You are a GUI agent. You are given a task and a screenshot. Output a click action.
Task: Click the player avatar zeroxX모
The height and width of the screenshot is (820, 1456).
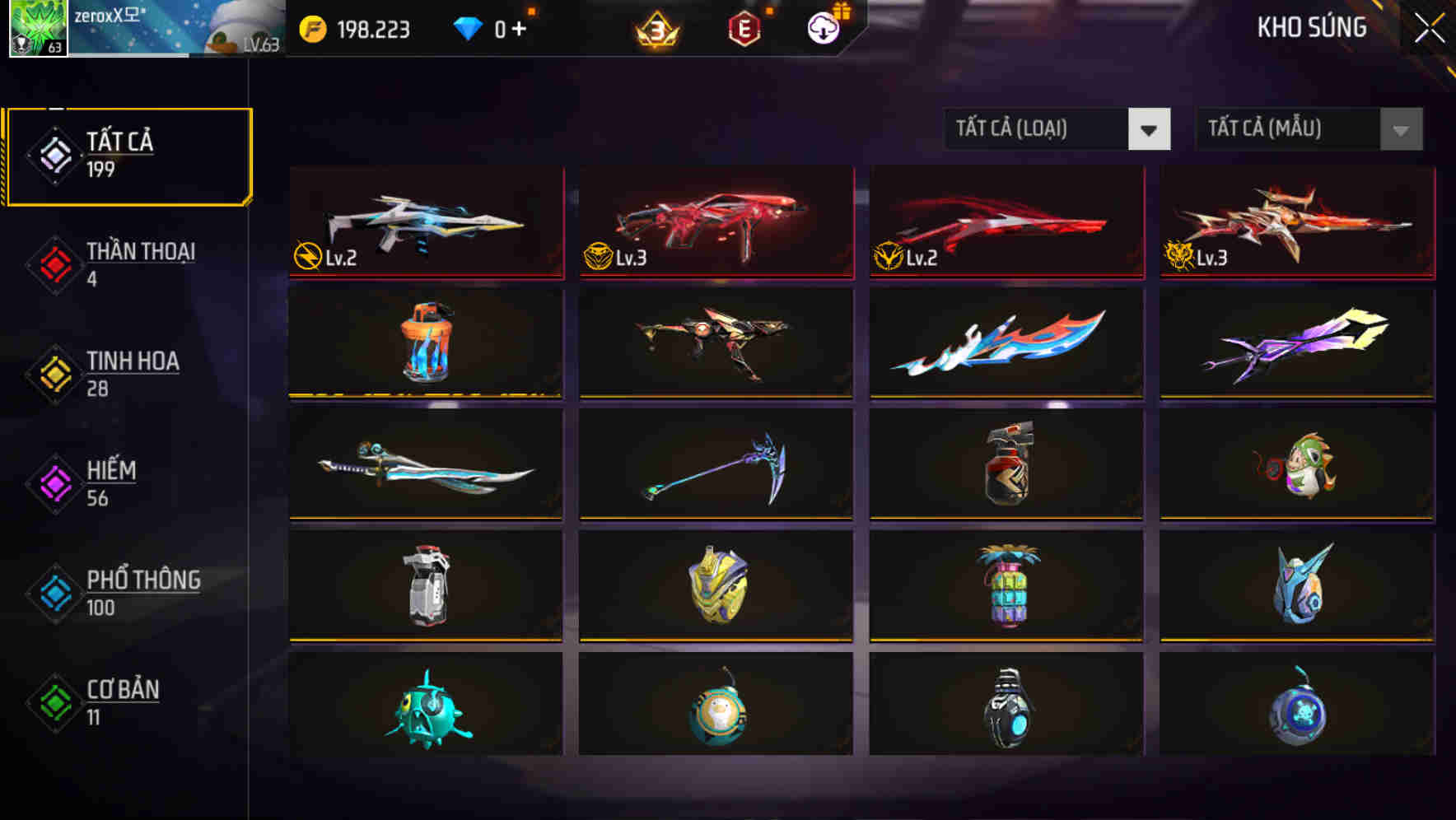[37, 29]
